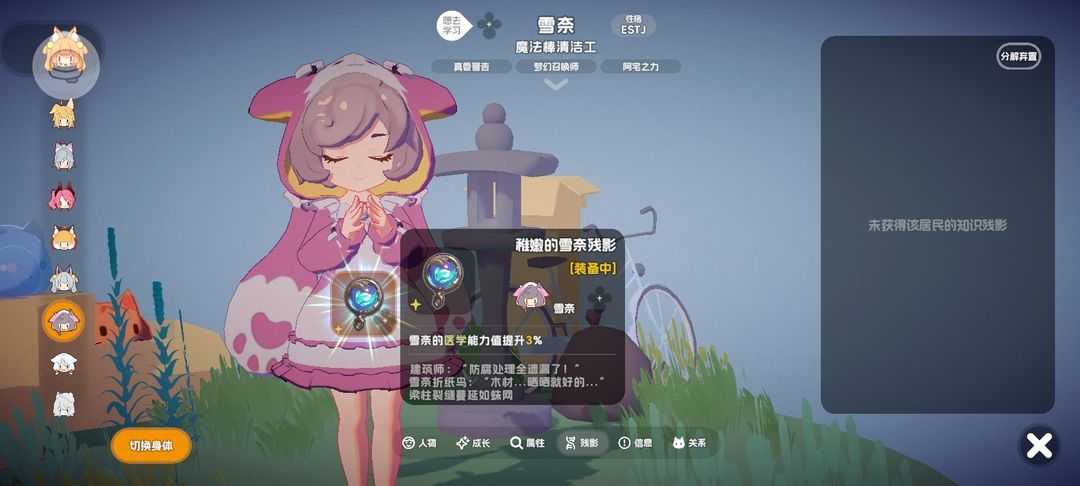Select the pink-haired horned character portrait
This screenshot has height=486, width=1080.
[62, 197]
